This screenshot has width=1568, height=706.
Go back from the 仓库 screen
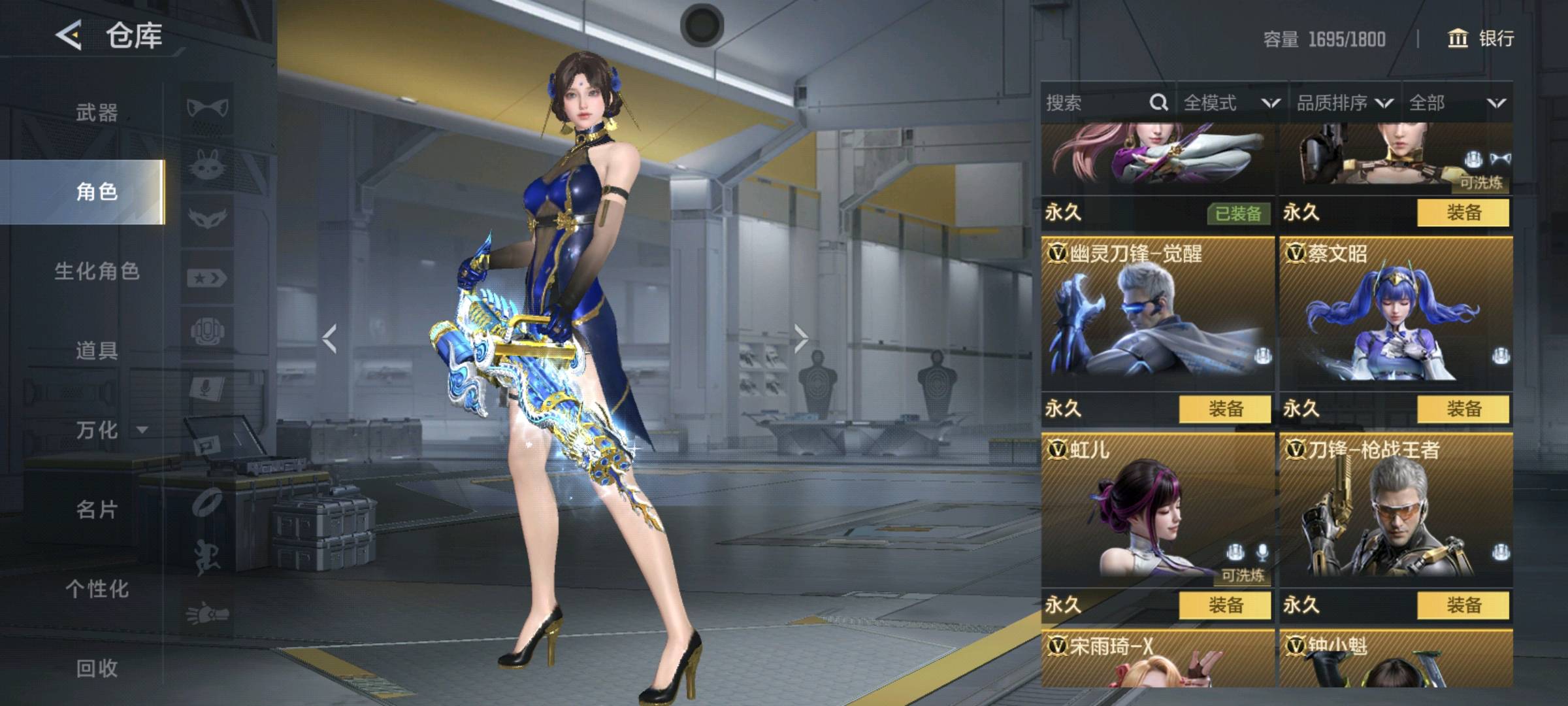pos(69,35)
